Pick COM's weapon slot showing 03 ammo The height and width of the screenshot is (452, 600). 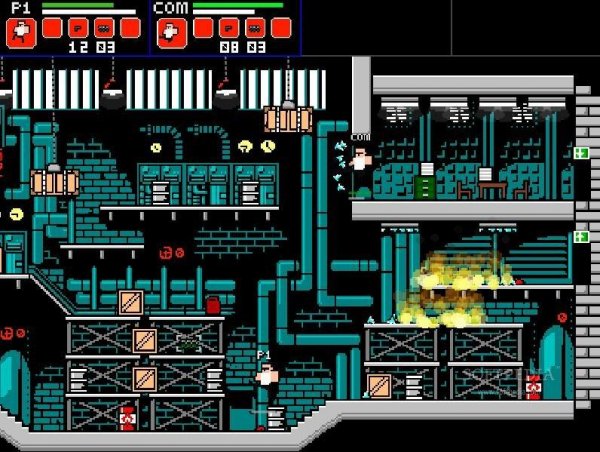[x=255, y=27]
